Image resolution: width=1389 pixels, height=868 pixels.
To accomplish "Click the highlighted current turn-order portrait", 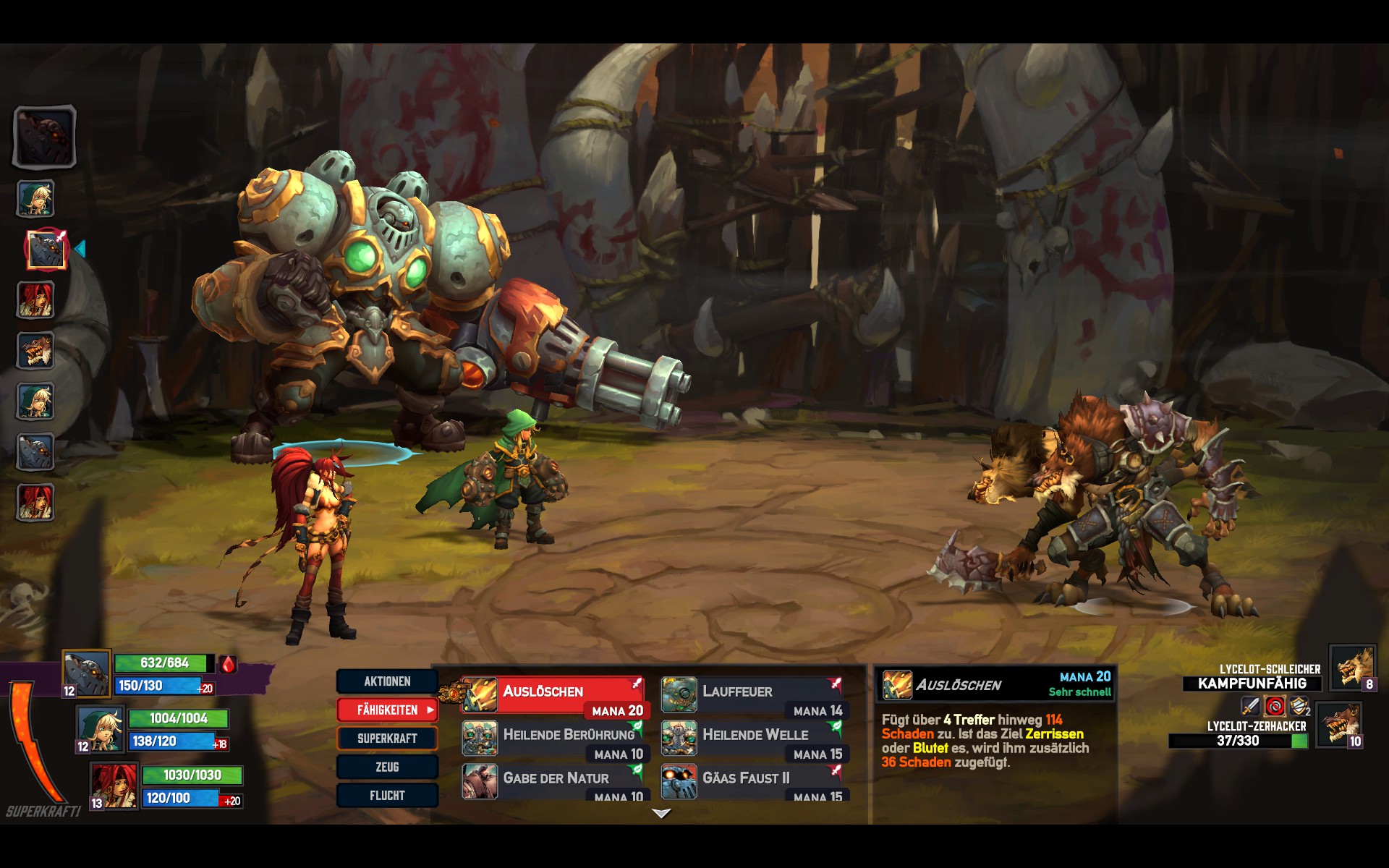I will tap(47, 250).
